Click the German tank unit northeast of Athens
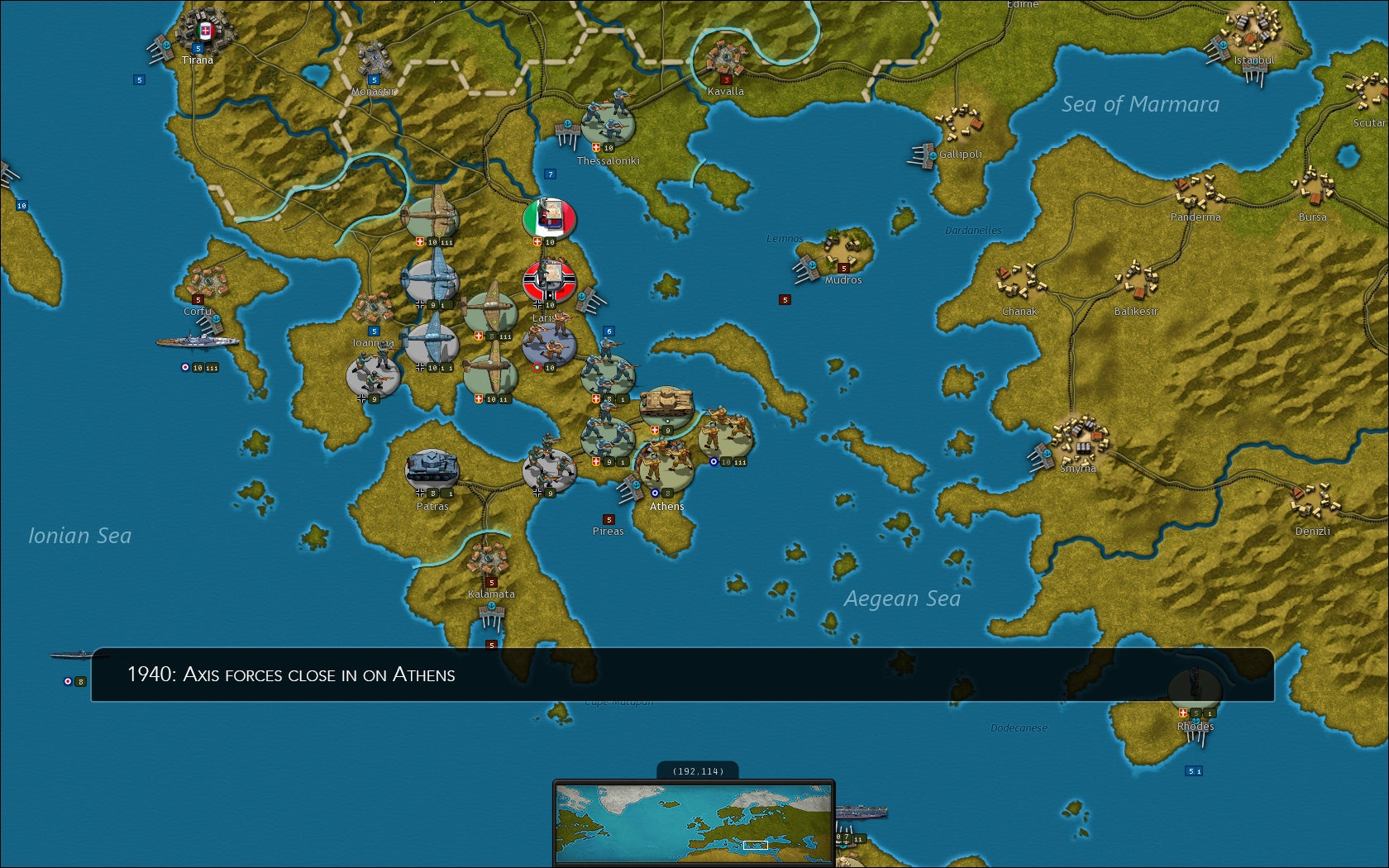 (x=666, y=403)
